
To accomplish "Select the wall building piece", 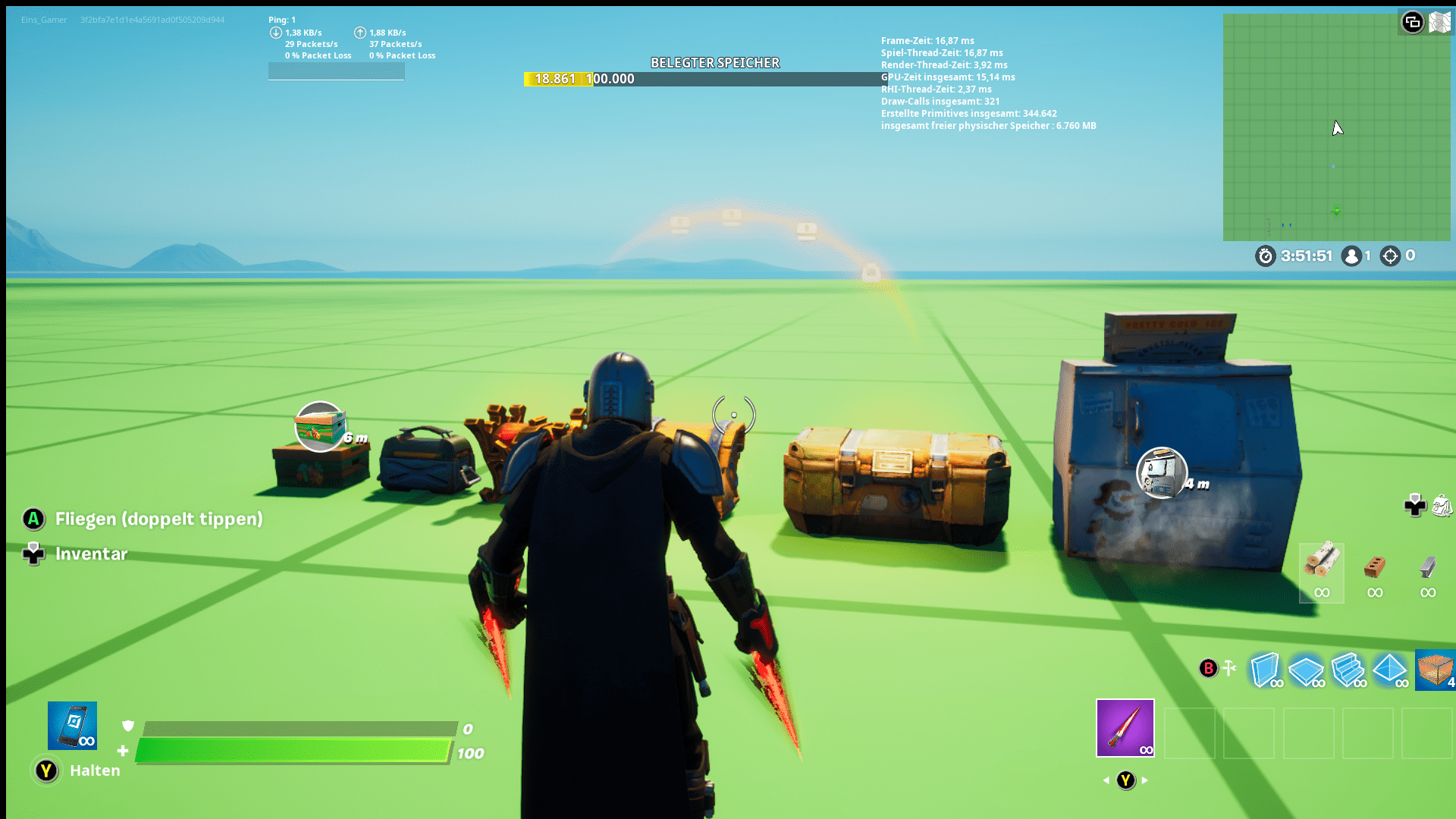I will [x=1267, y=670].
